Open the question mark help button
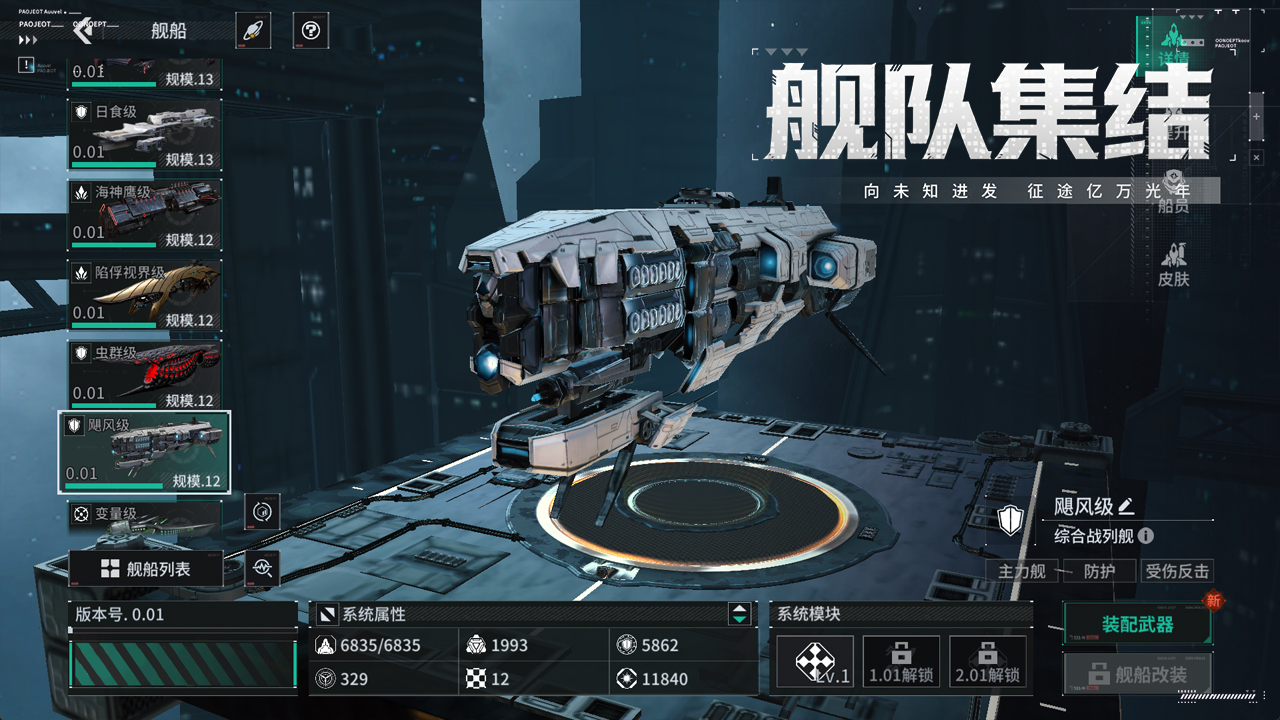 point(311,31)
